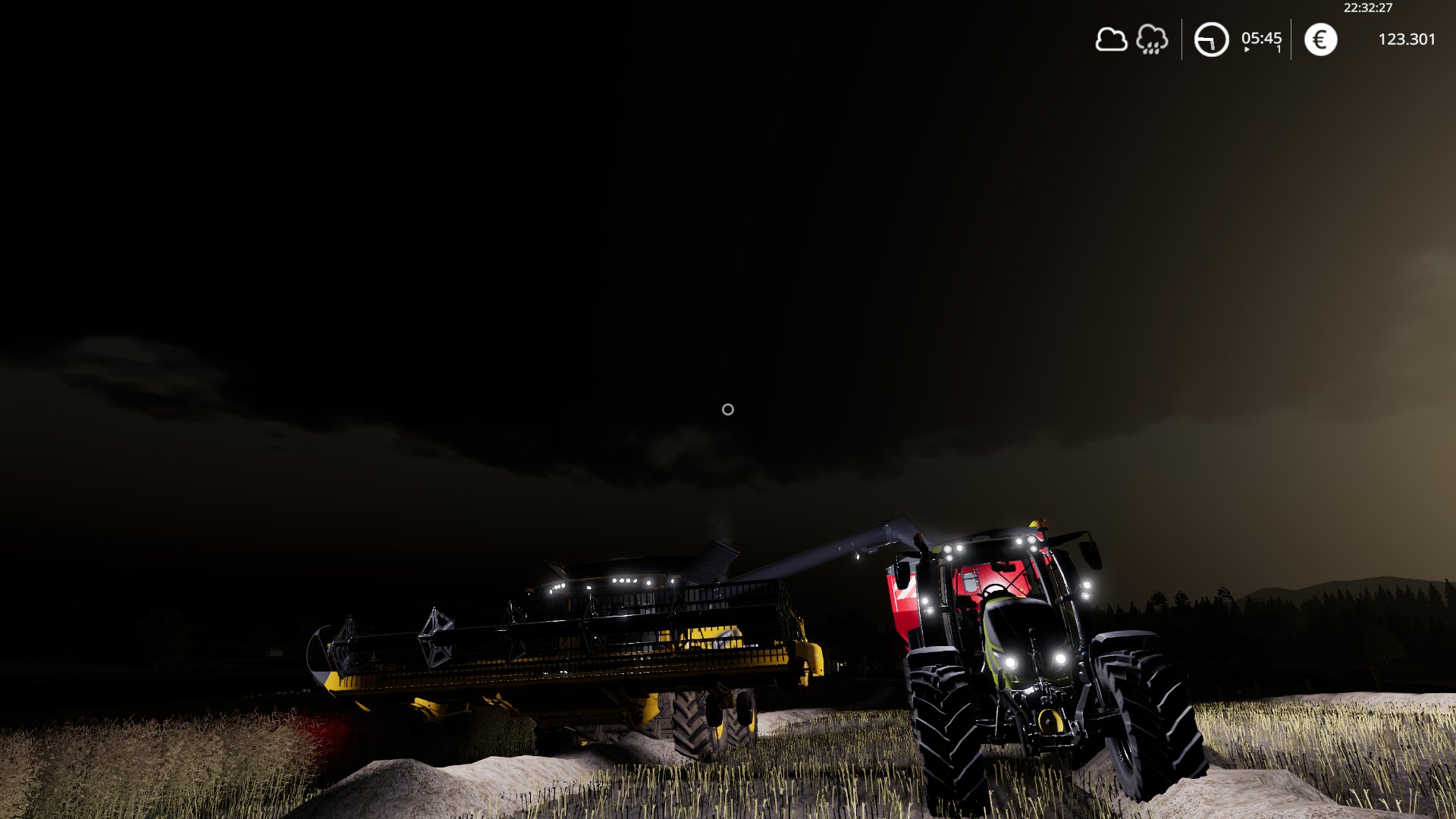1456x819 pixels.
Task: Click the game clock icon
Action: 1211,39
